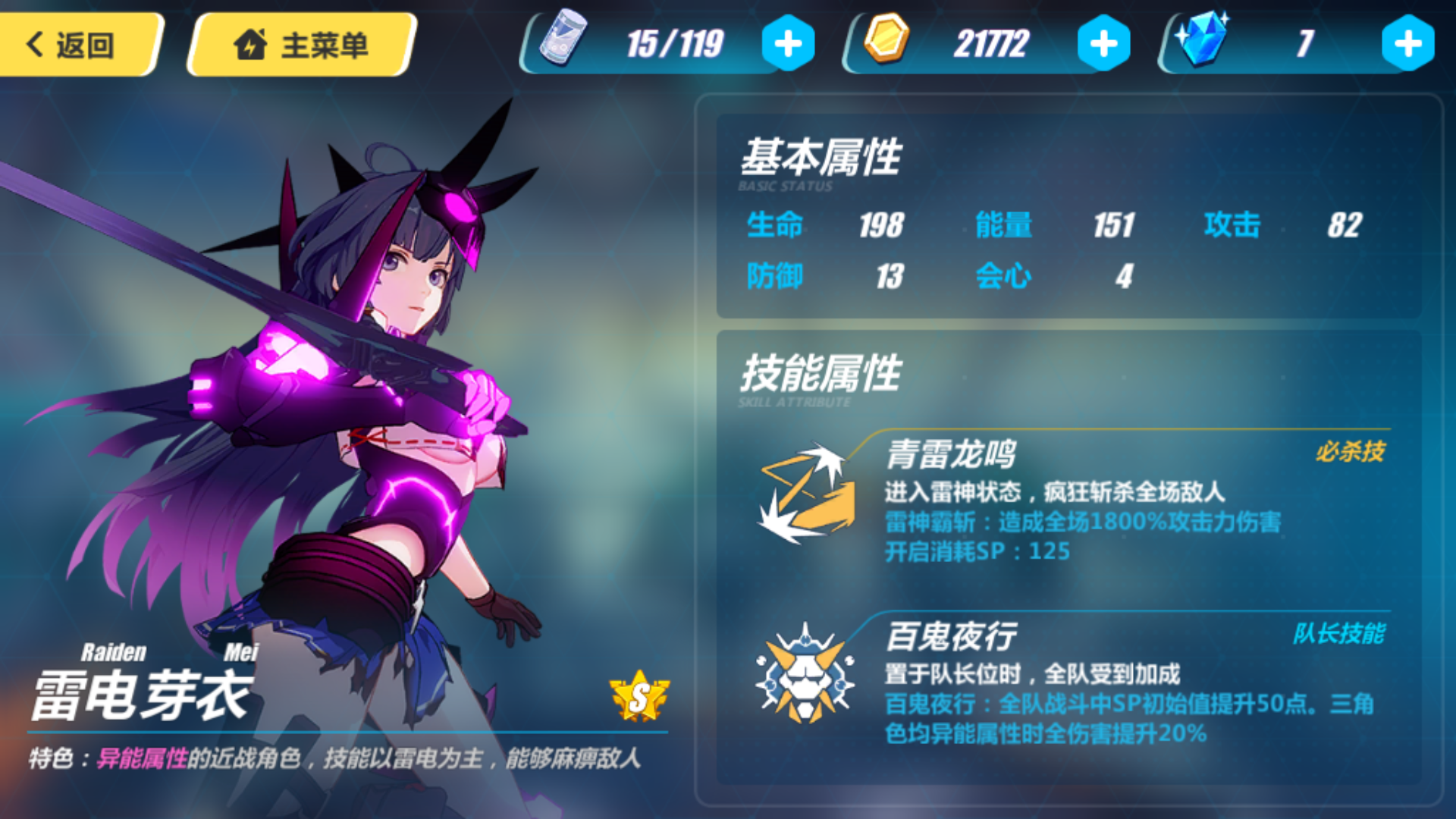Viewport: 1456px width, 819px height.
Task: Select the 技能属性 skill attribute section header
Action: 821,373
